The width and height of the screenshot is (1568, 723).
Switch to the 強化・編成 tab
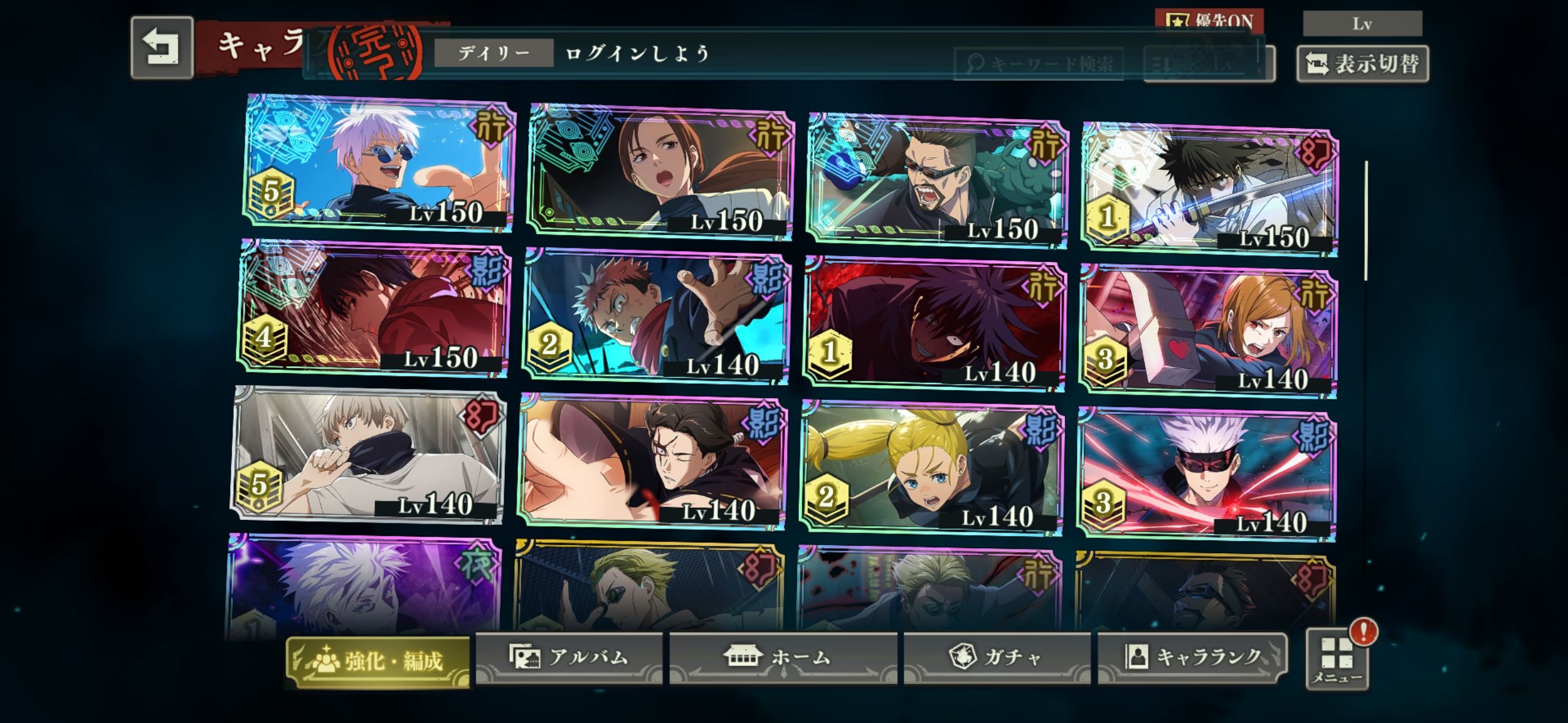pos(379,661)
